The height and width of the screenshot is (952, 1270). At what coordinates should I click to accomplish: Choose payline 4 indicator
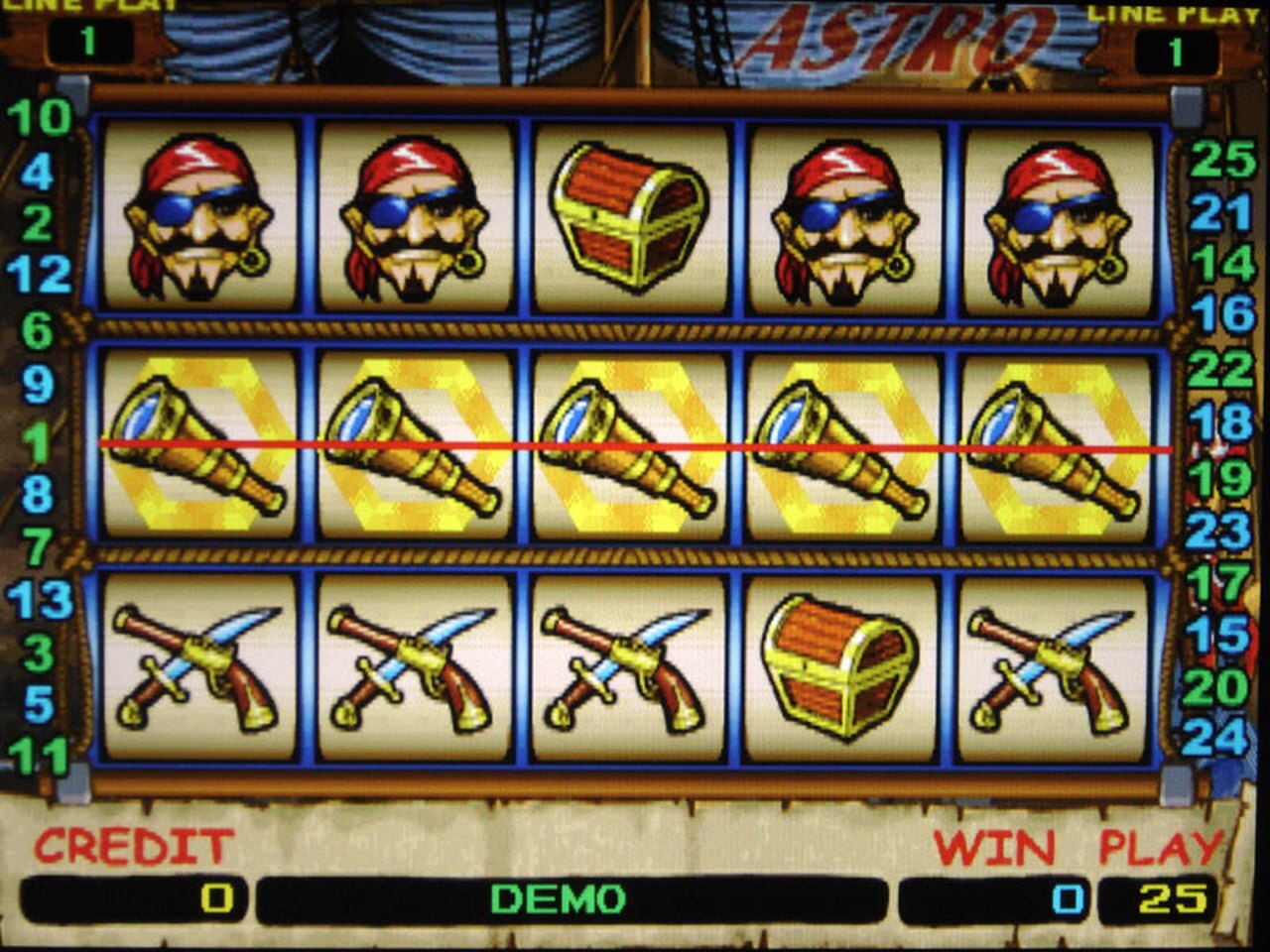pyautogui.click(x=38, y=173)
